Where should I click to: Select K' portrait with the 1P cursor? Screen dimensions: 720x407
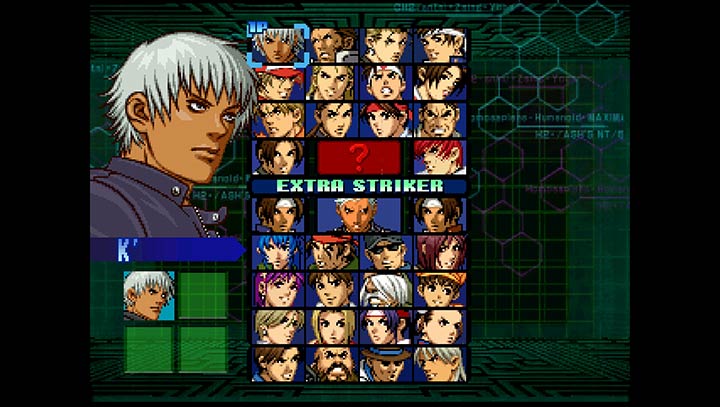tap(277, 45)
